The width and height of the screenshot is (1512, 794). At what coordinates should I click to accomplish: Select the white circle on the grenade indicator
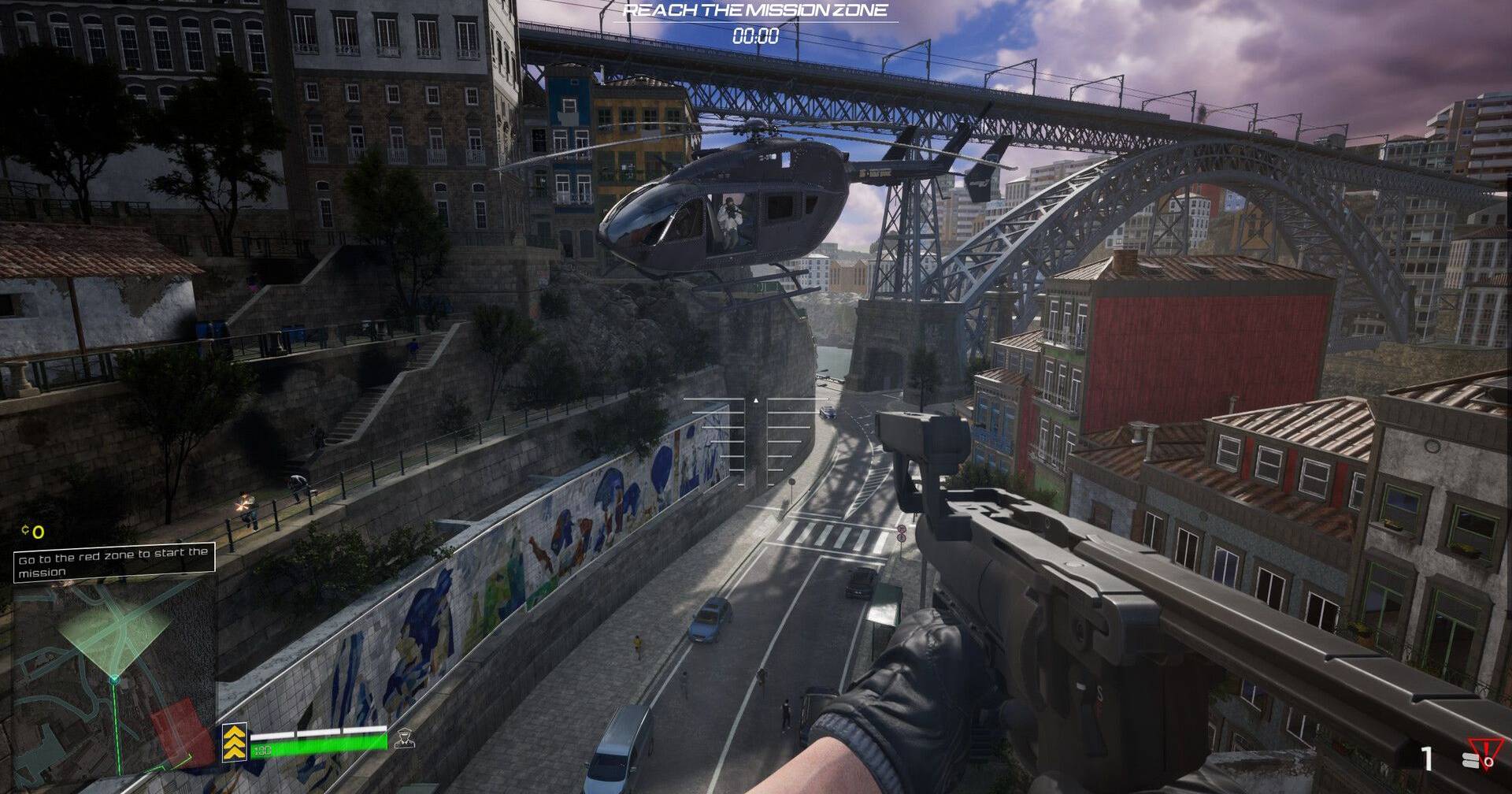[x=1489, y=762]
